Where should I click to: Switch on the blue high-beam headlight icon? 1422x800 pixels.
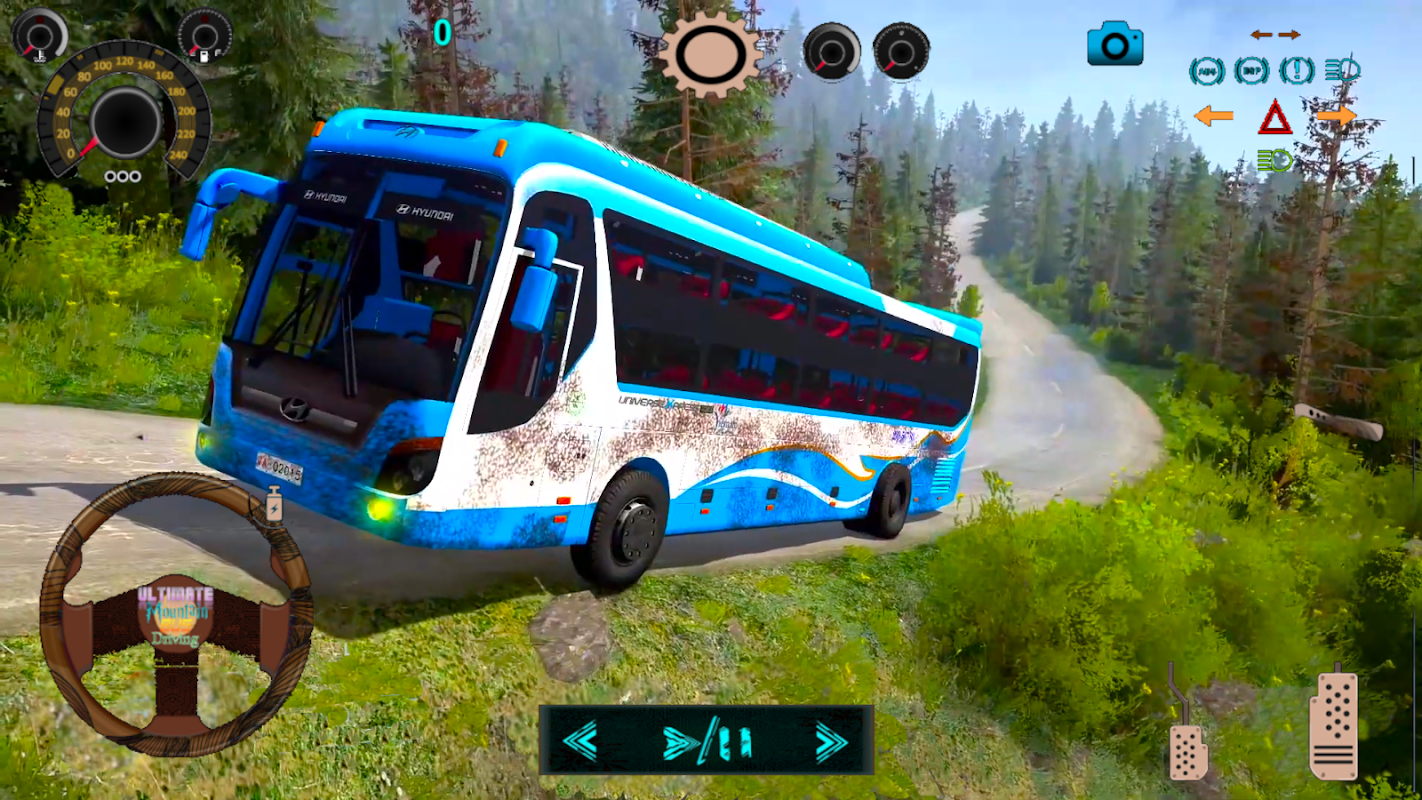coord(1342,70)
